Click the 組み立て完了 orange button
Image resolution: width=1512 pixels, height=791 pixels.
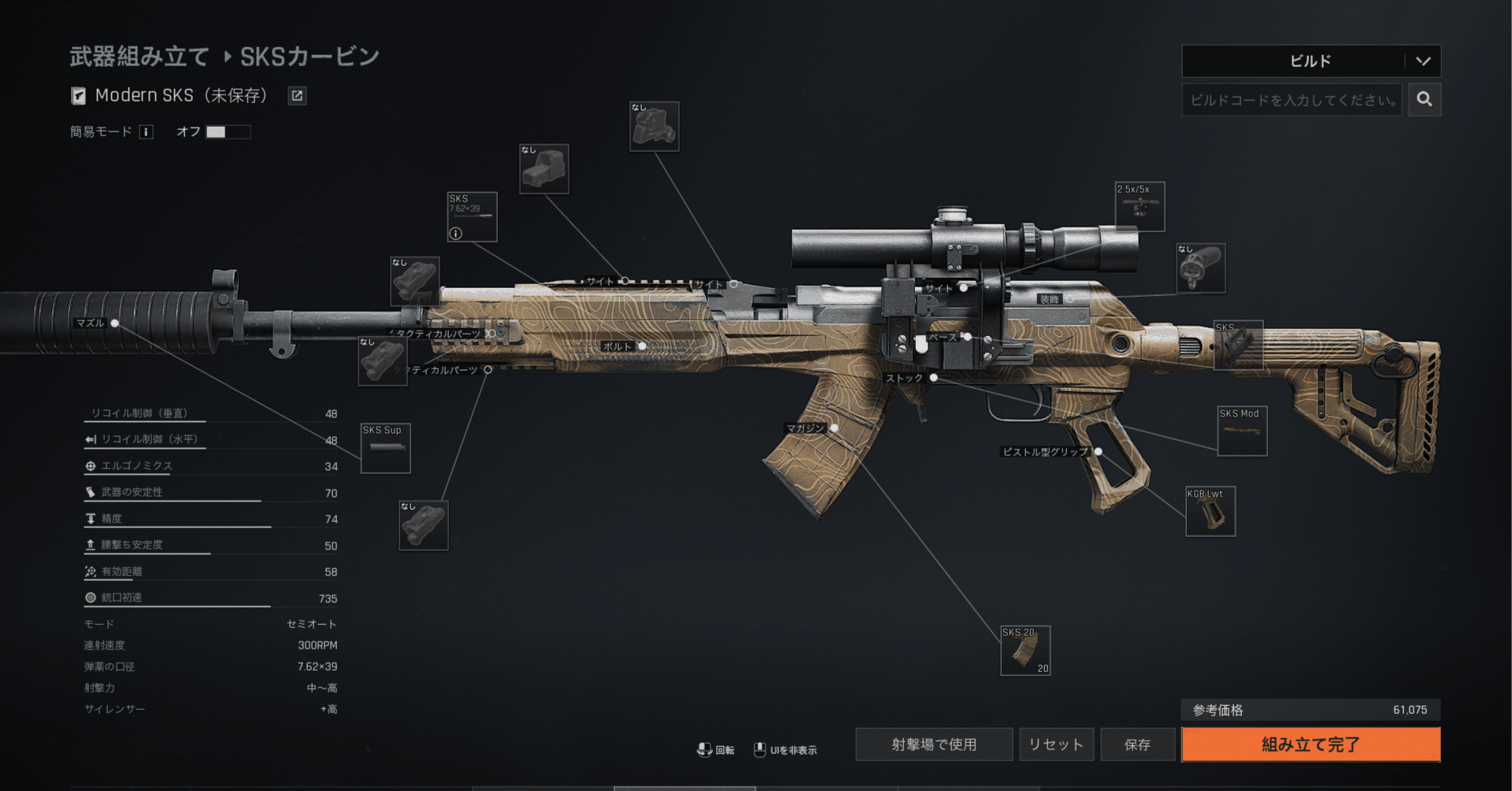coord(1310,745)
